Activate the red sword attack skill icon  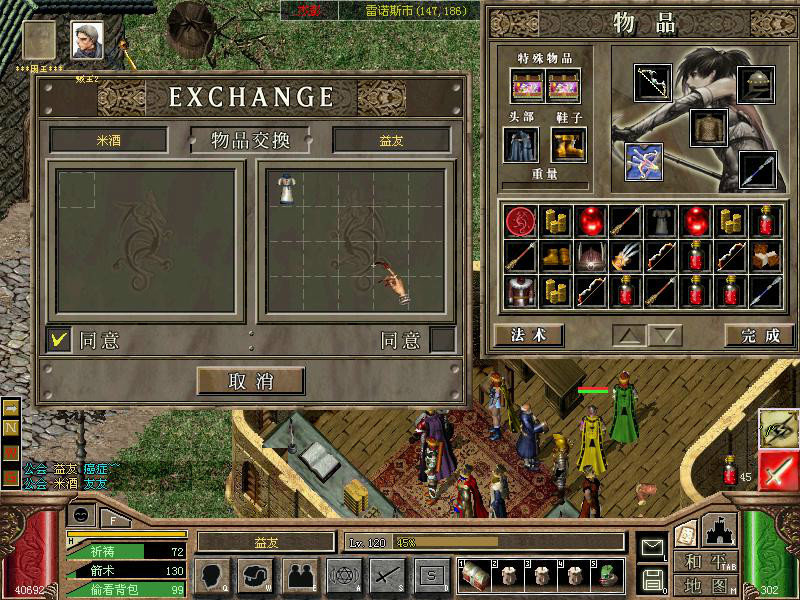pos(776,470)
